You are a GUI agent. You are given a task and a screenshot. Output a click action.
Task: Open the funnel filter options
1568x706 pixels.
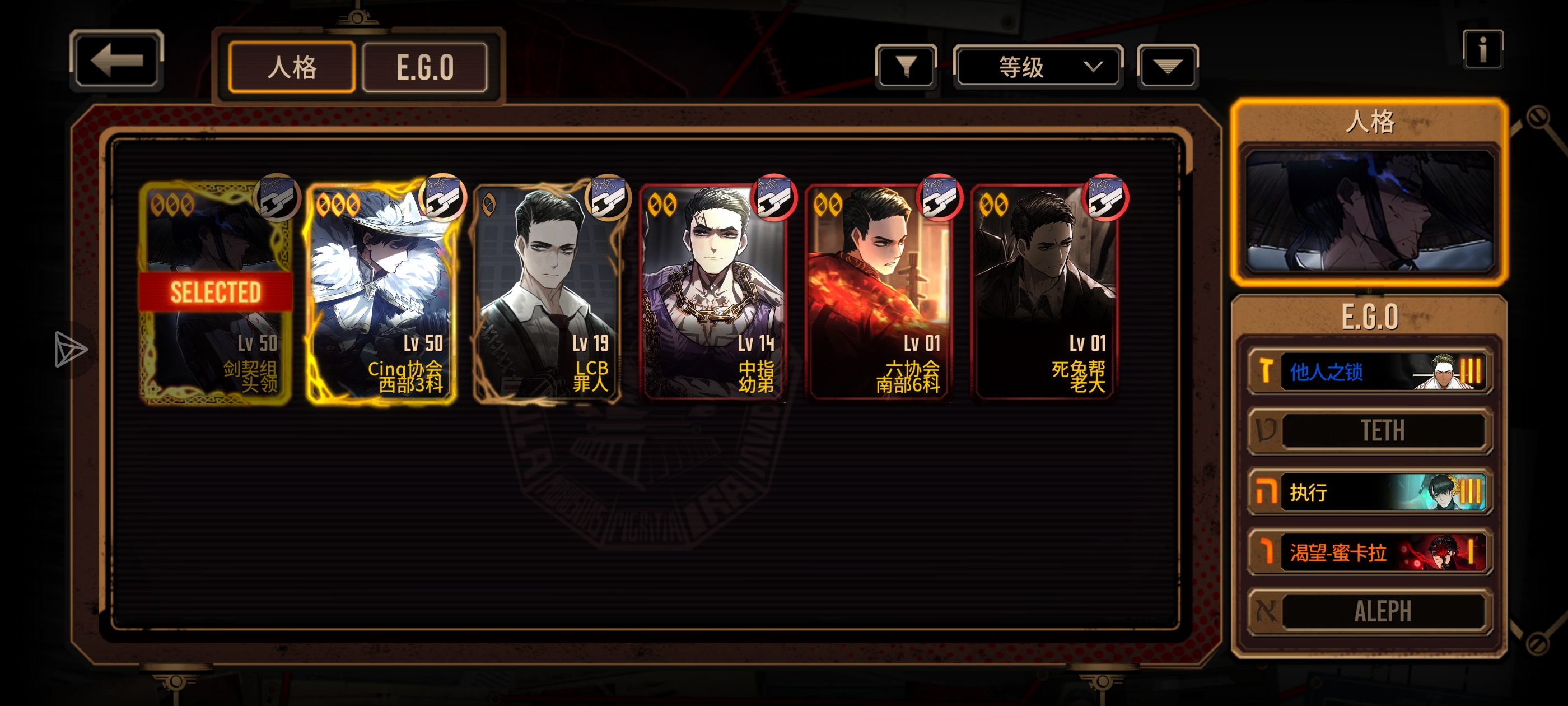[x=906, y=66]
